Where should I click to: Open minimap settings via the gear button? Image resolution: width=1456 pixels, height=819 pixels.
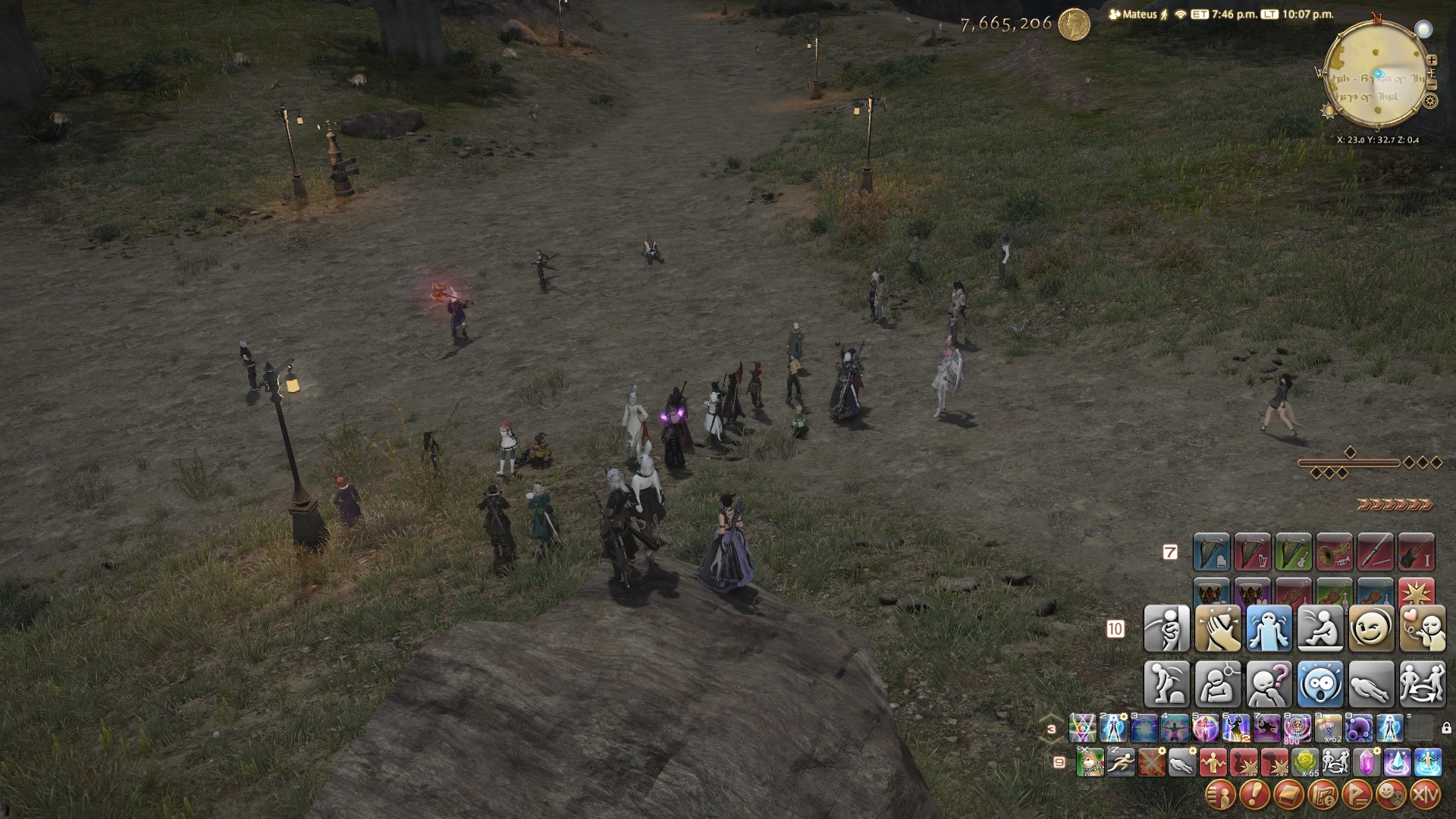click(x=1430, y=101)
